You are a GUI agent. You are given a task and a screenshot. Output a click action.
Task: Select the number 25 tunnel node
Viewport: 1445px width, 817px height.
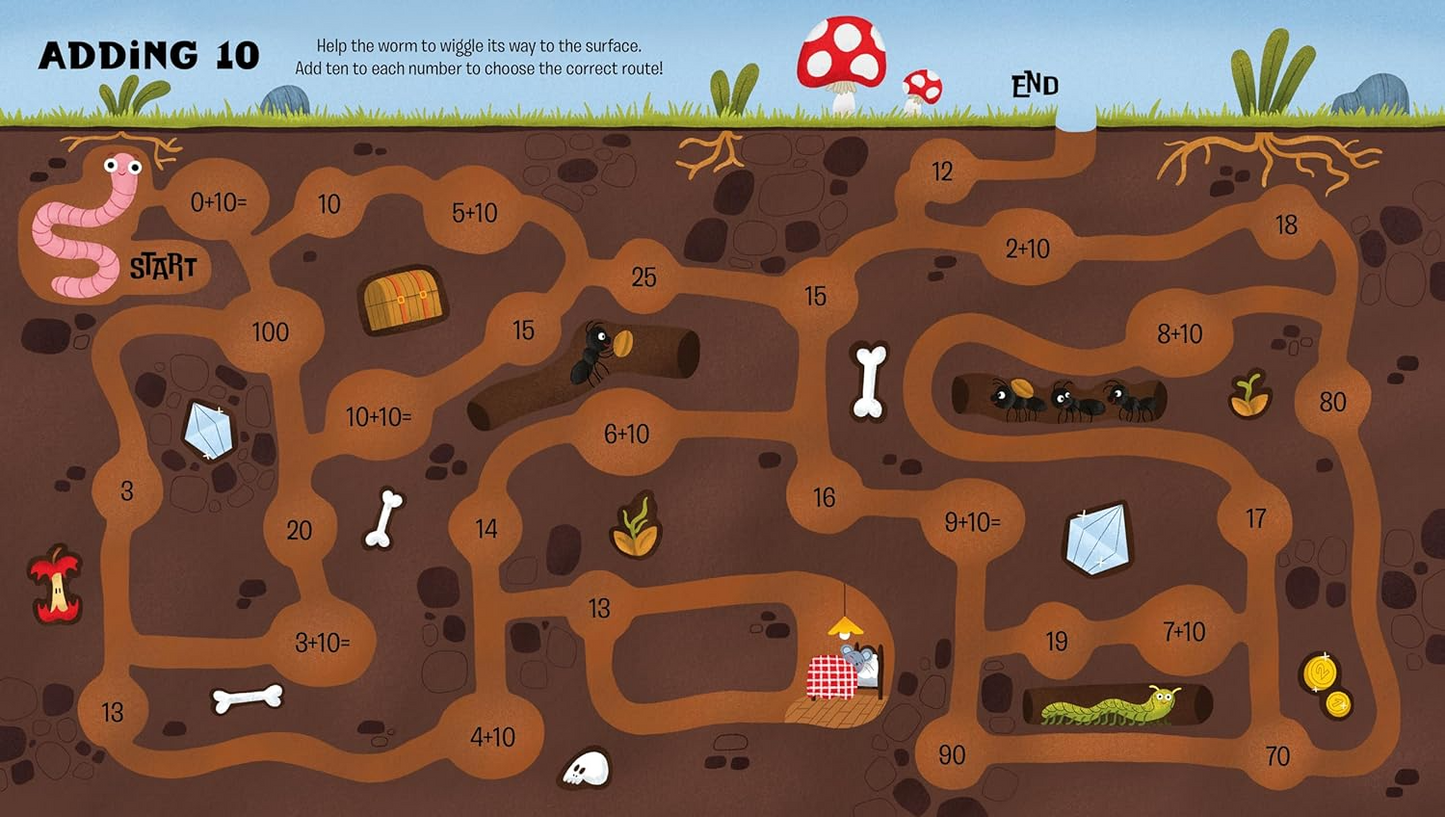[644, 277]
